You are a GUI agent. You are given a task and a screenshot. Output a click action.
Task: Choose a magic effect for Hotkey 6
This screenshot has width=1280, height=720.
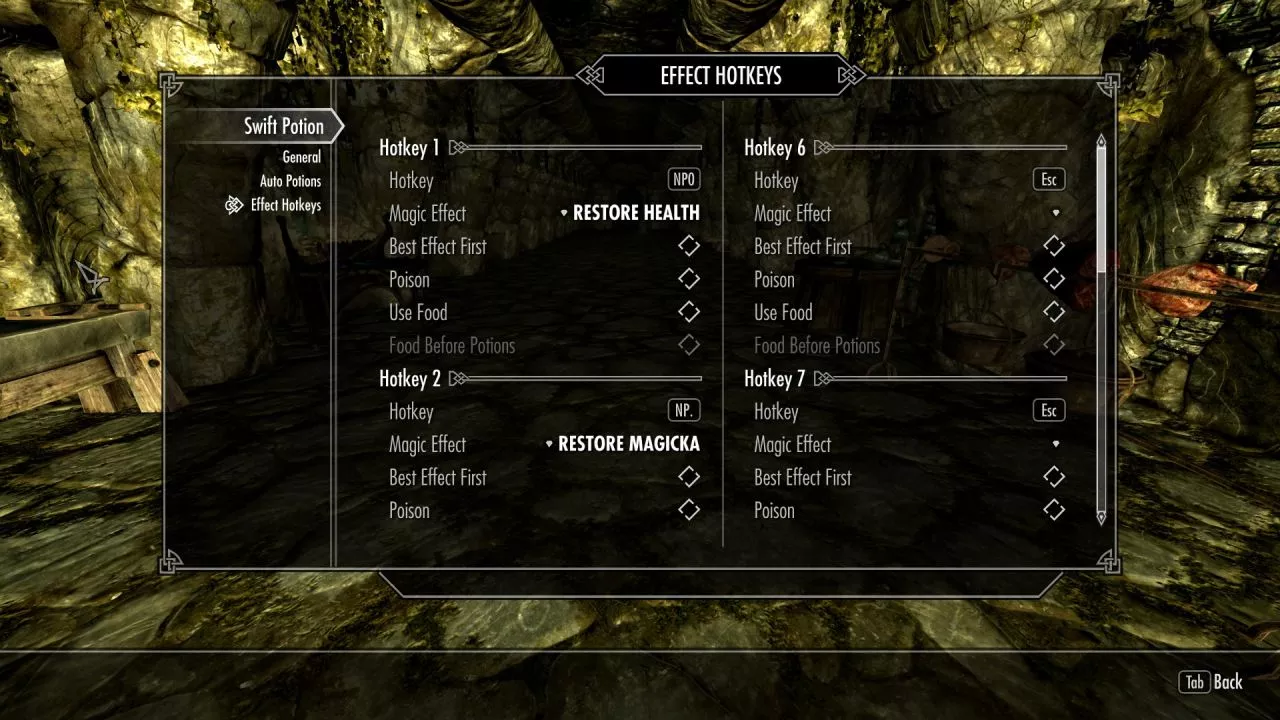point(1055,213)
